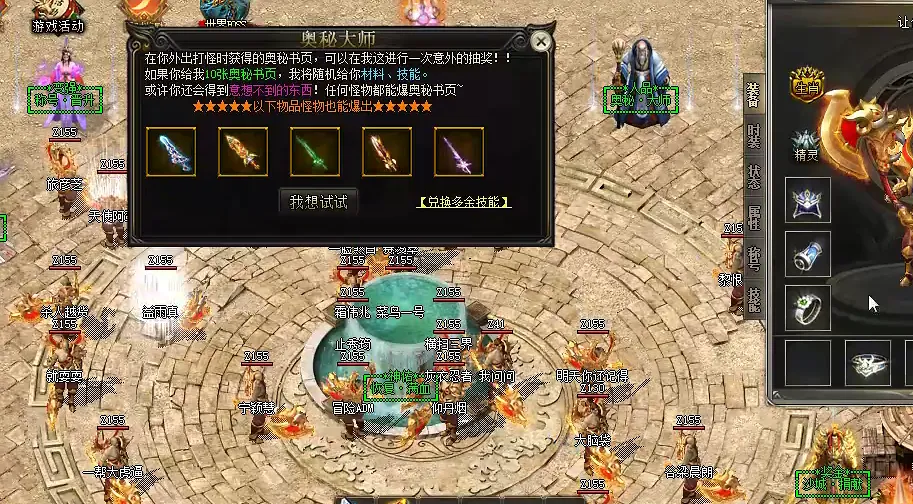
Task: Select the green jade sword reward icon
Action: click(x=315, y=152)
